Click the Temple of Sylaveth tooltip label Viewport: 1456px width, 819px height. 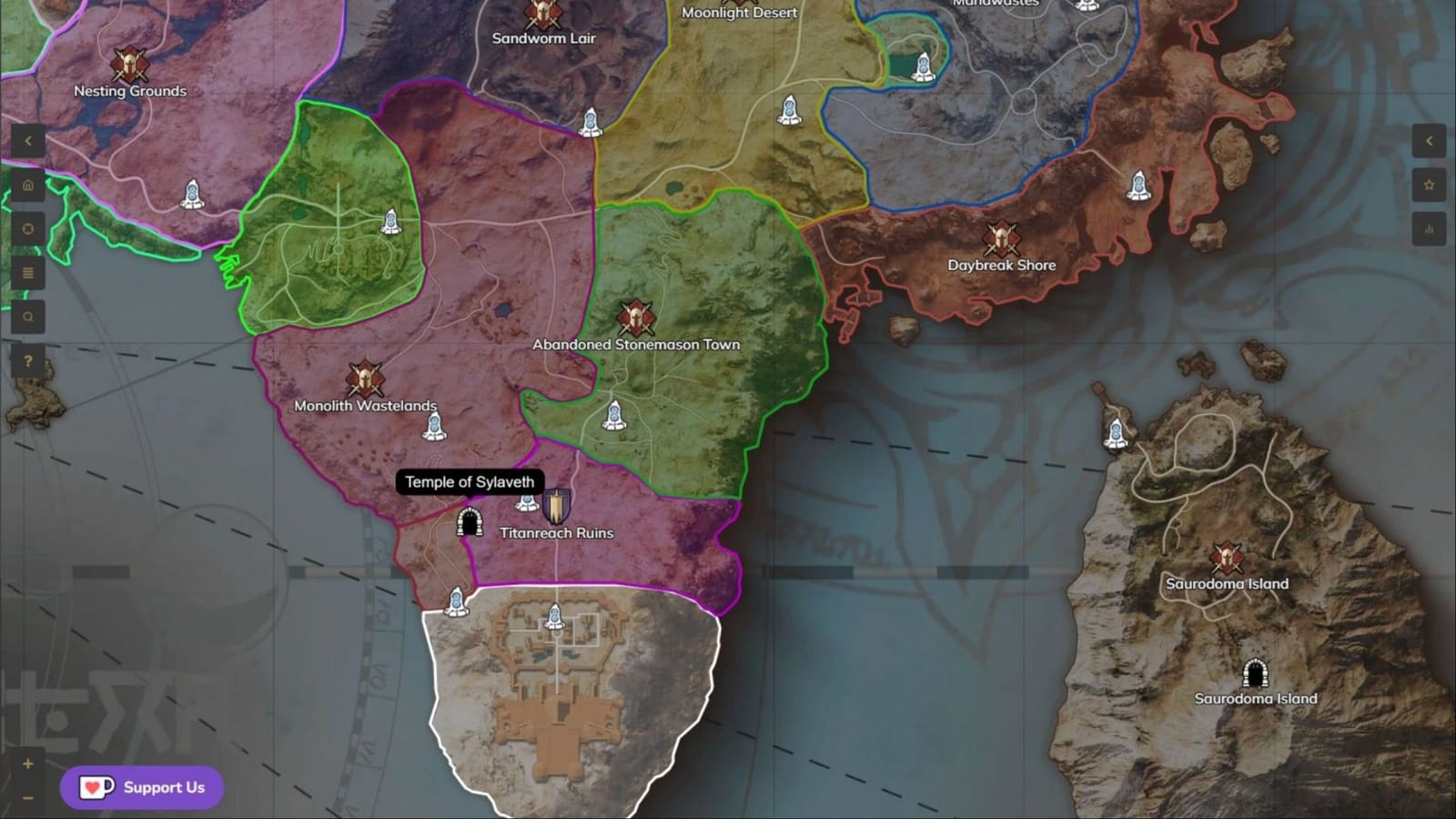coord(470,482)
